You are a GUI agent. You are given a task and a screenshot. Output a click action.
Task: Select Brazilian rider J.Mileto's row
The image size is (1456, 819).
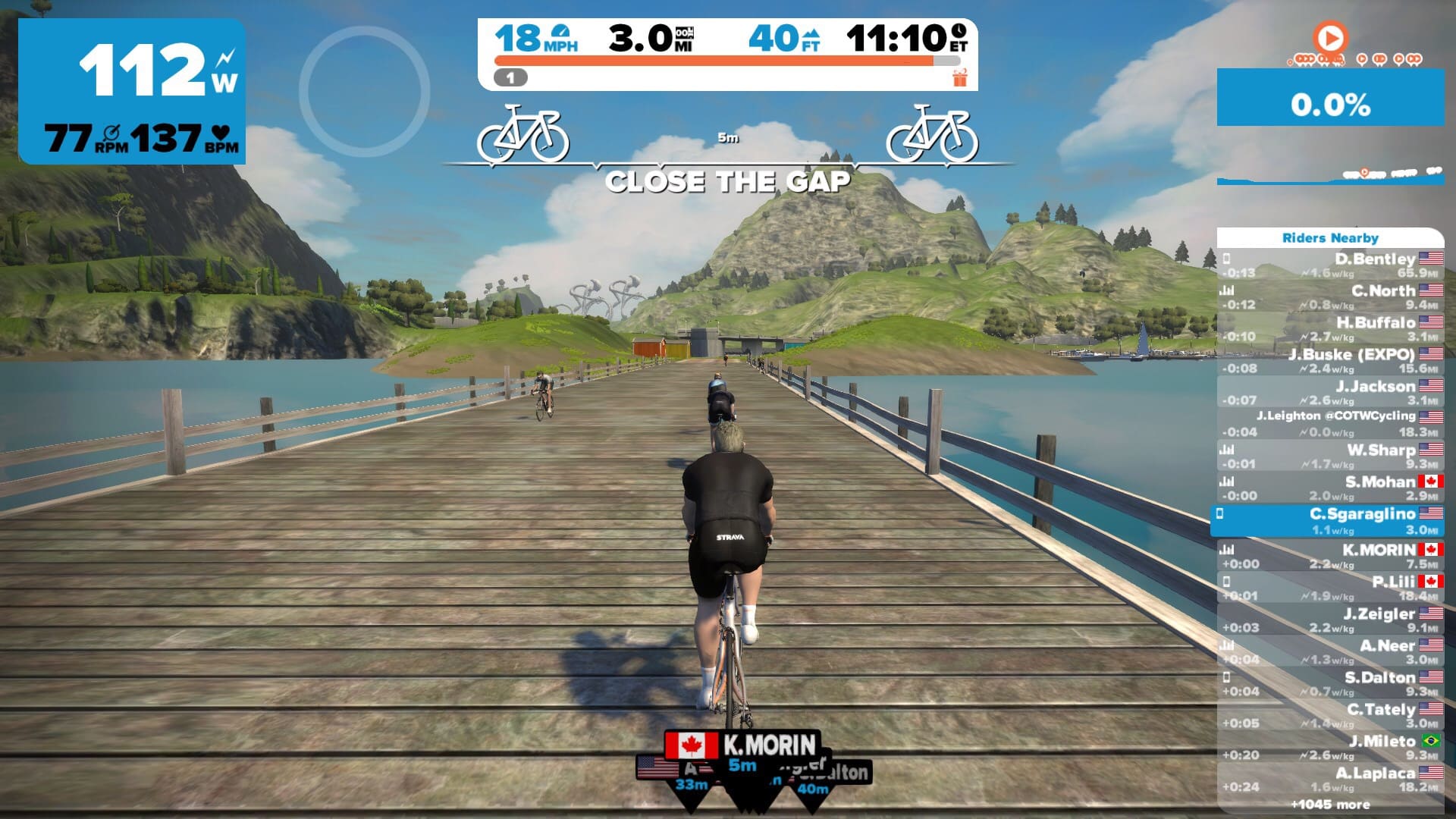1330,747
